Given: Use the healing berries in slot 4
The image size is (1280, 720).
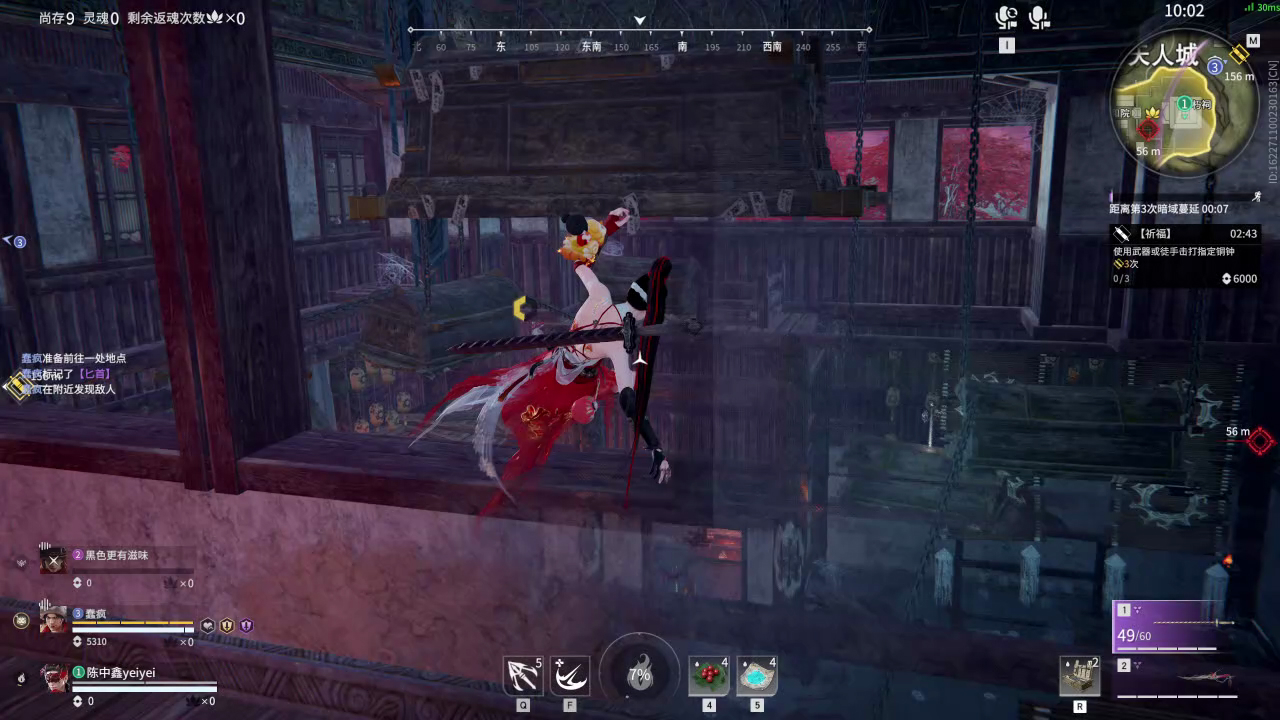Looking at the screenshot, I should point(708,676).
